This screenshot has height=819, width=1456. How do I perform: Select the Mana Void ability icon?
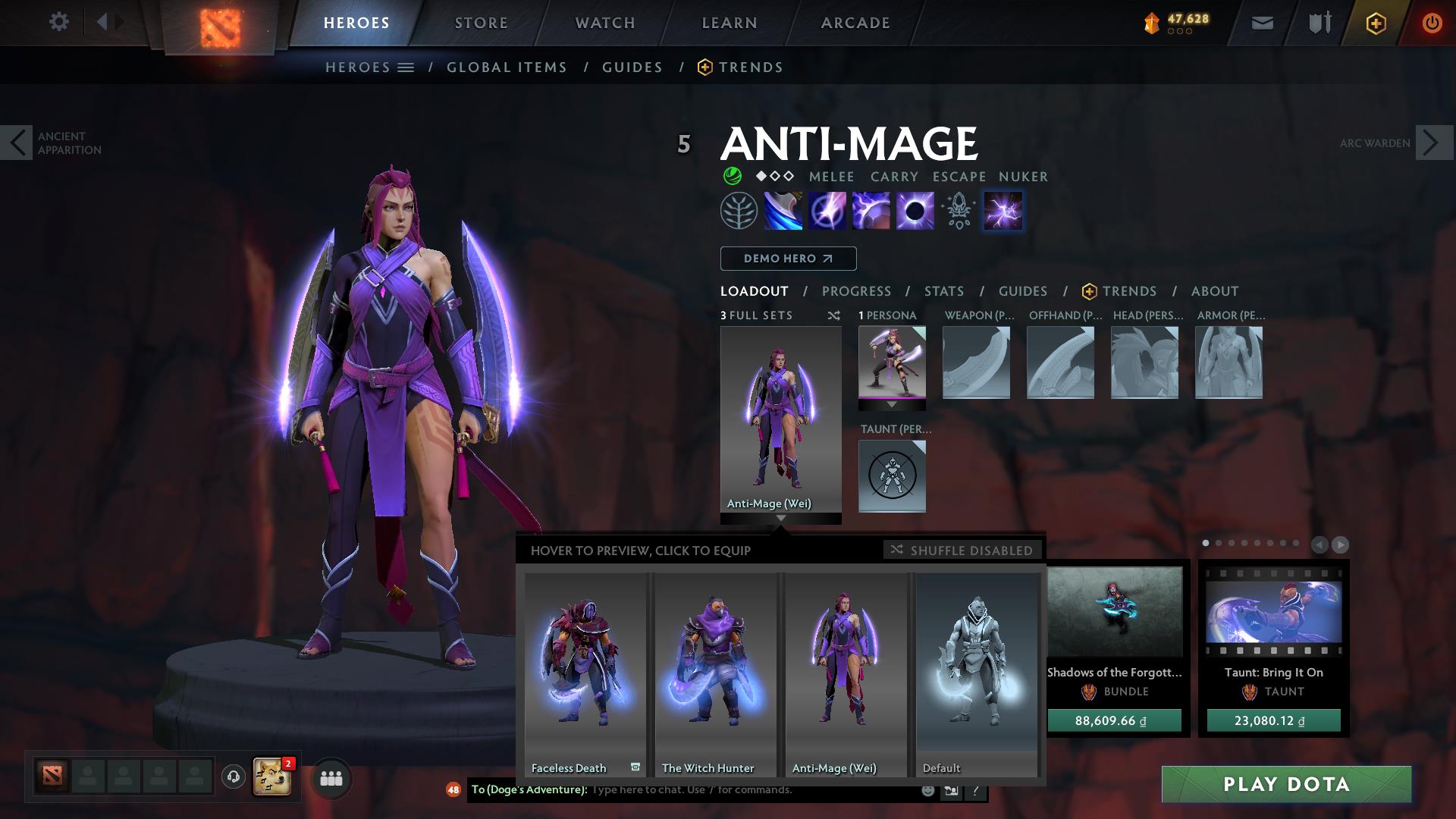click(915, 211)
